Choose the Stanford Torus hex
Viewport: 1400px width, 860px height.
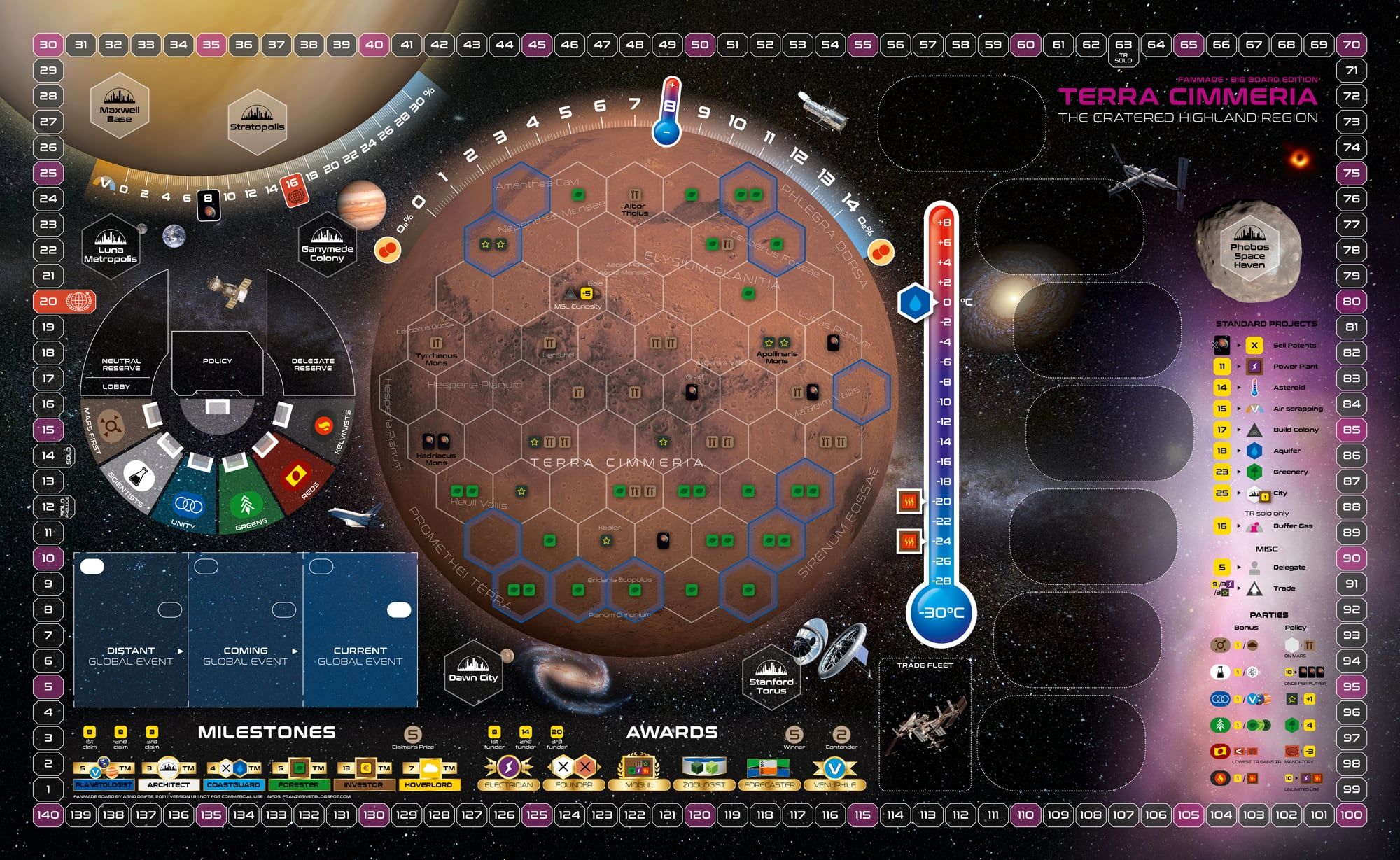tap(771, 678)
